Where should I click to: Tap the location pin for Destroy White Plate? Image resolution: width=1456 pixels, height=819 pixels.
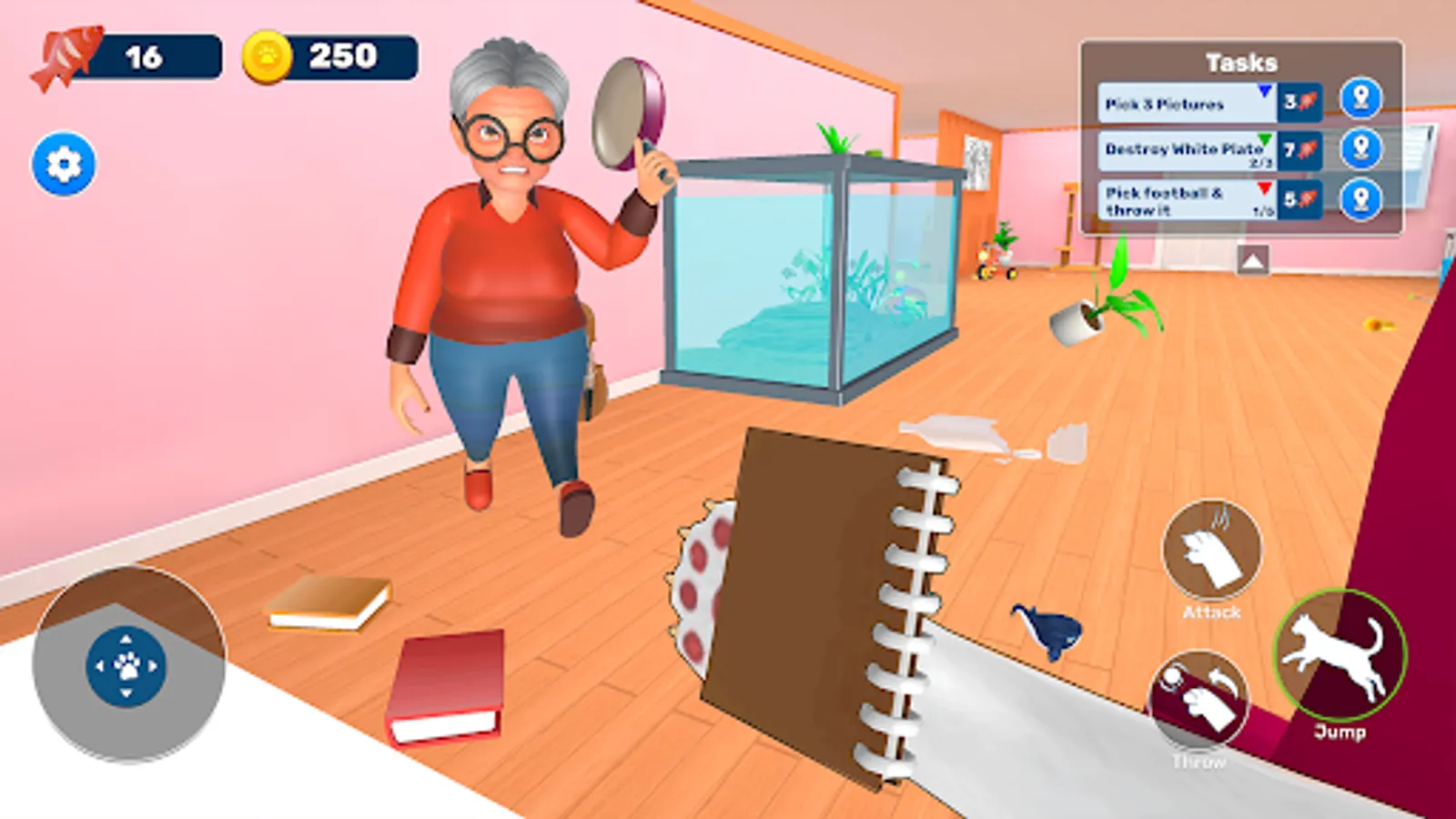tap(1362, 150)
